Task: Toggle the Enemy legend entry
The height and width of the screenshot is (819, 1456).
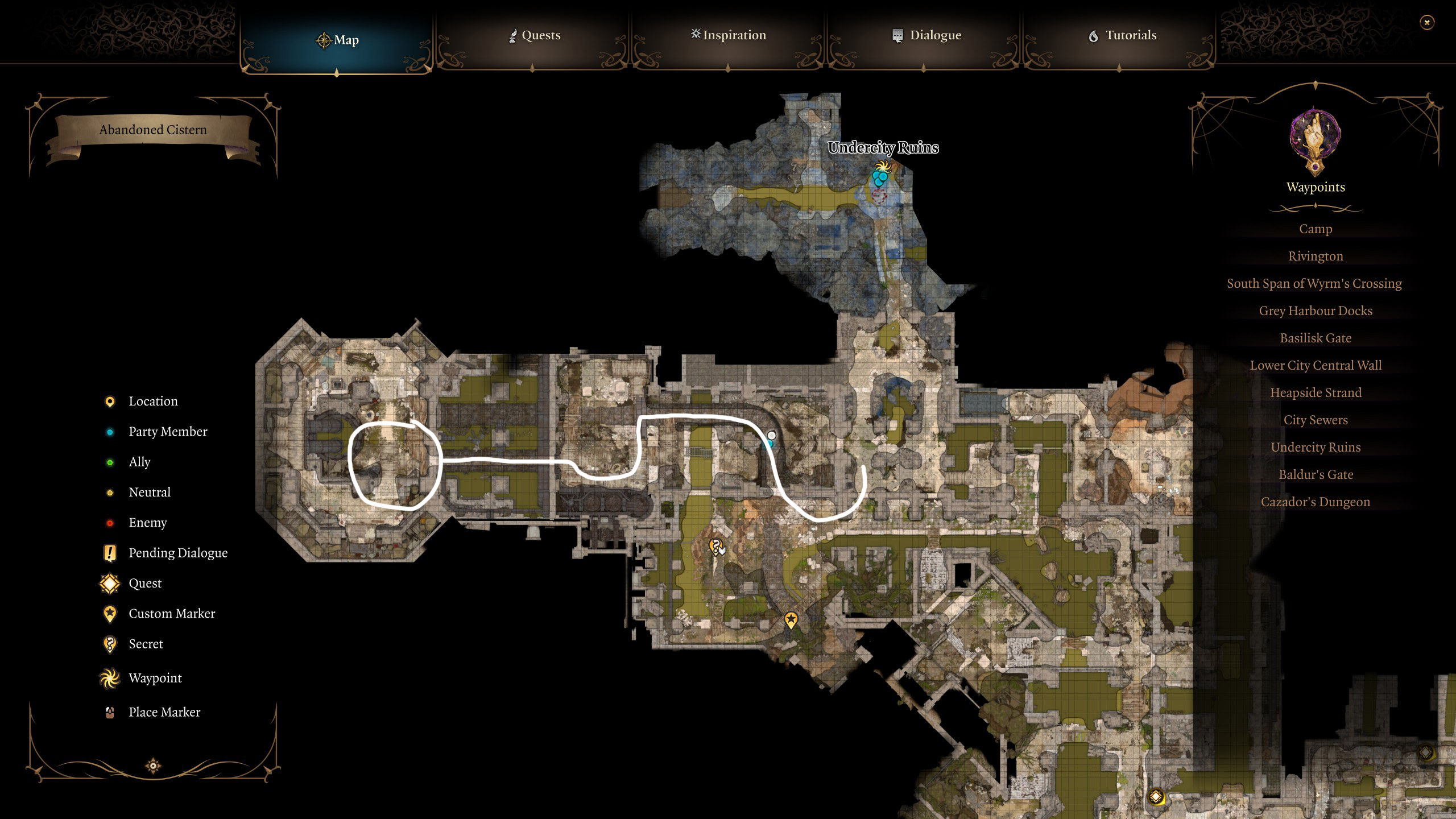Action: [148, 522]
